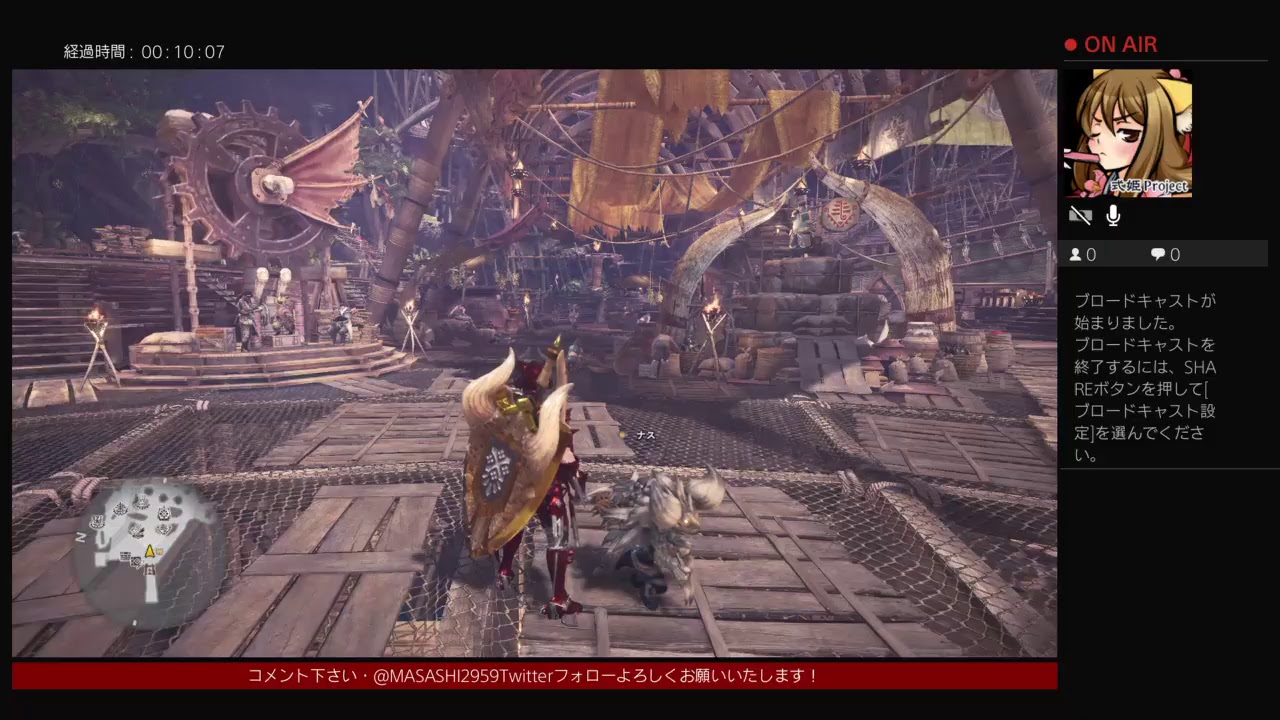The image size is (1280, 720).
Task: Expand the comment counter showing 0
Action: click(x=1168, y=254)
